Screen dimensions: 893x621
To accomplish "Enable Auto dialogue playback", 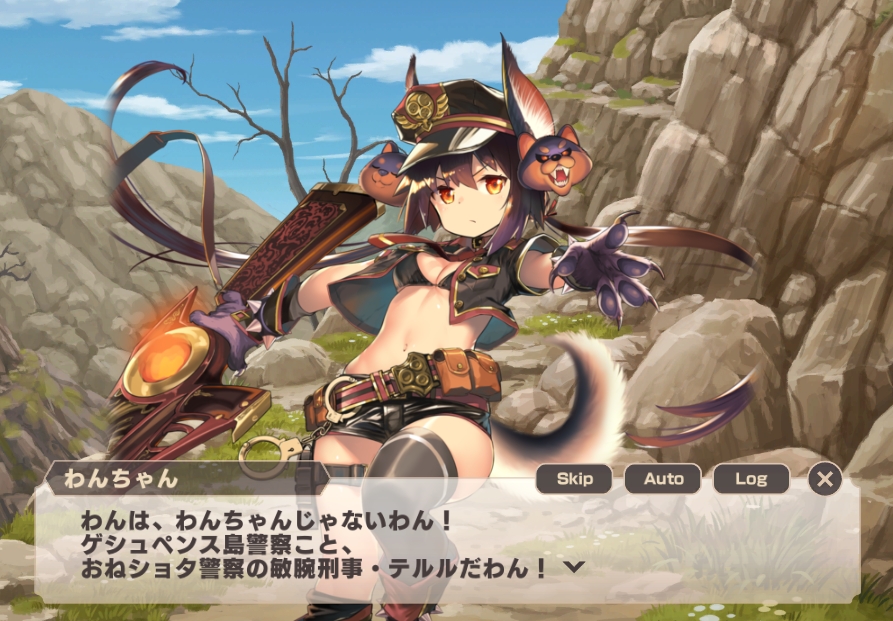I will point(663,479).
